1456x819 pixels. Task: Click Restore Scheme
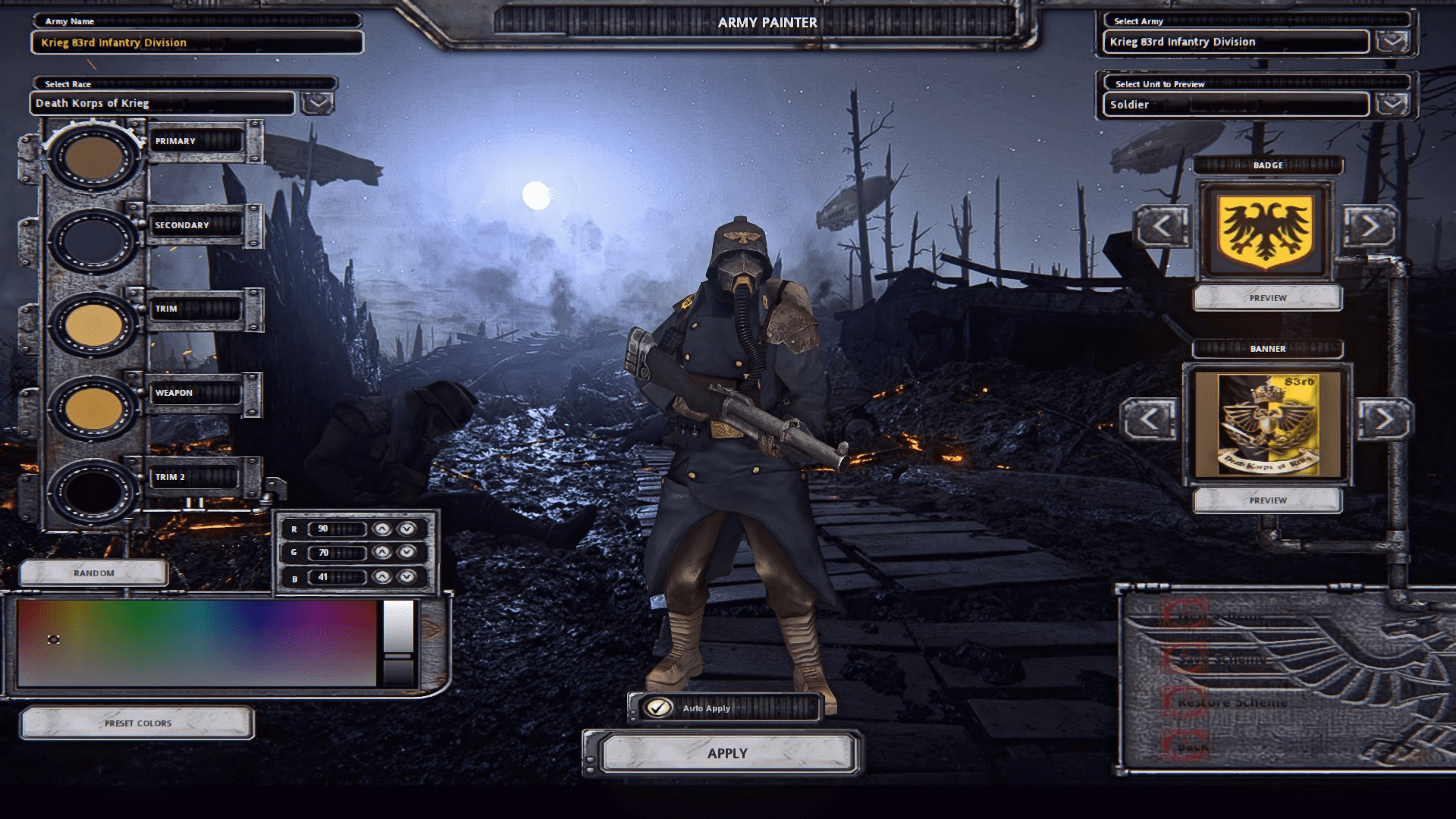[1232, 701]
